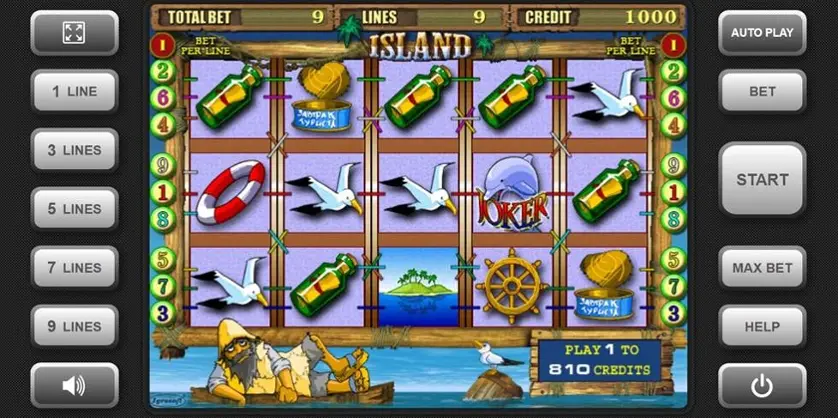This screenshot has height=418, width=838.
Task: Spin the reels with Start
Action: click(762, 180)
